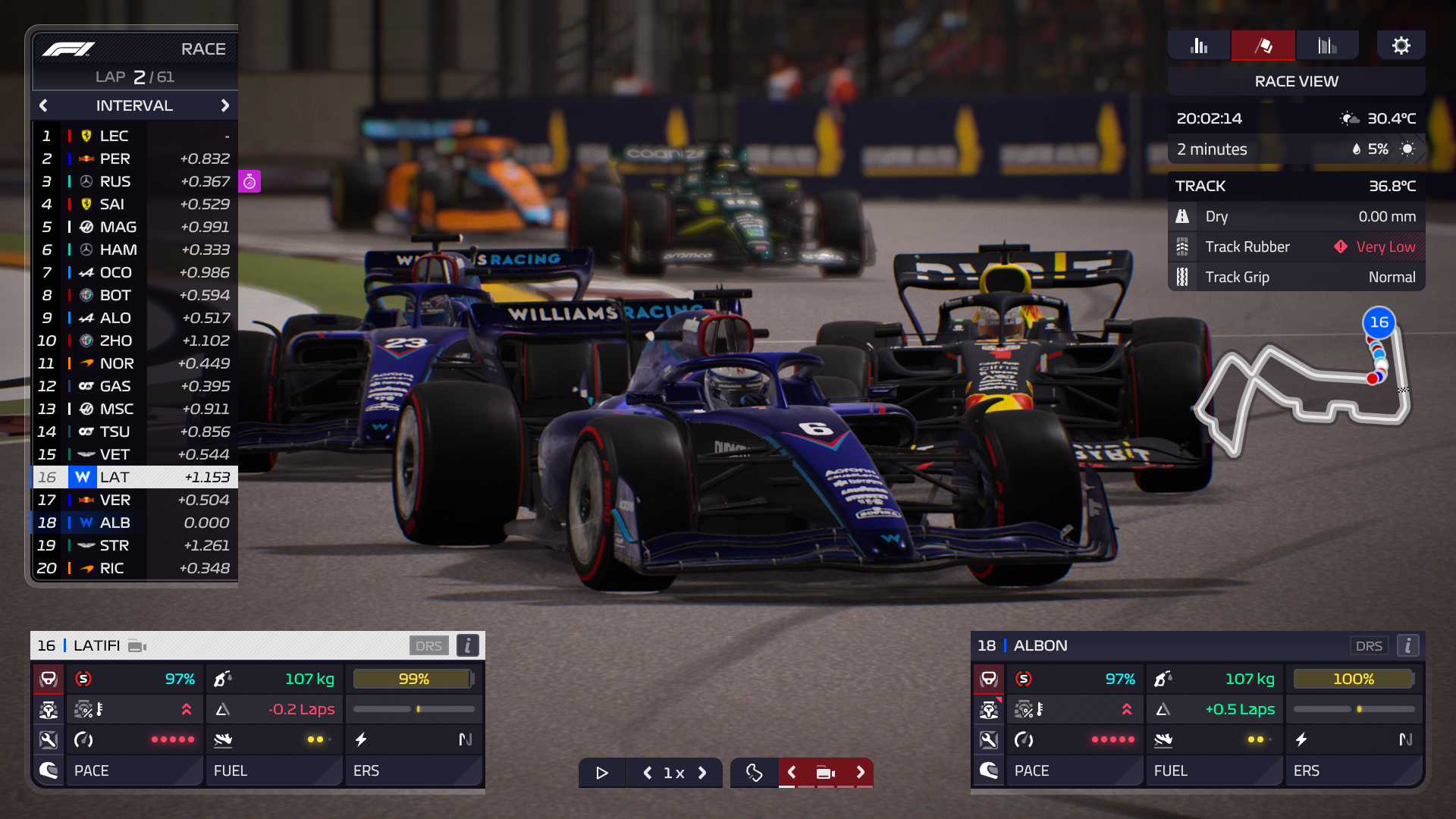Expand the PACE section on Latifi's panel
Viewport: 1456px width, 819px height.
pos(134,770)
